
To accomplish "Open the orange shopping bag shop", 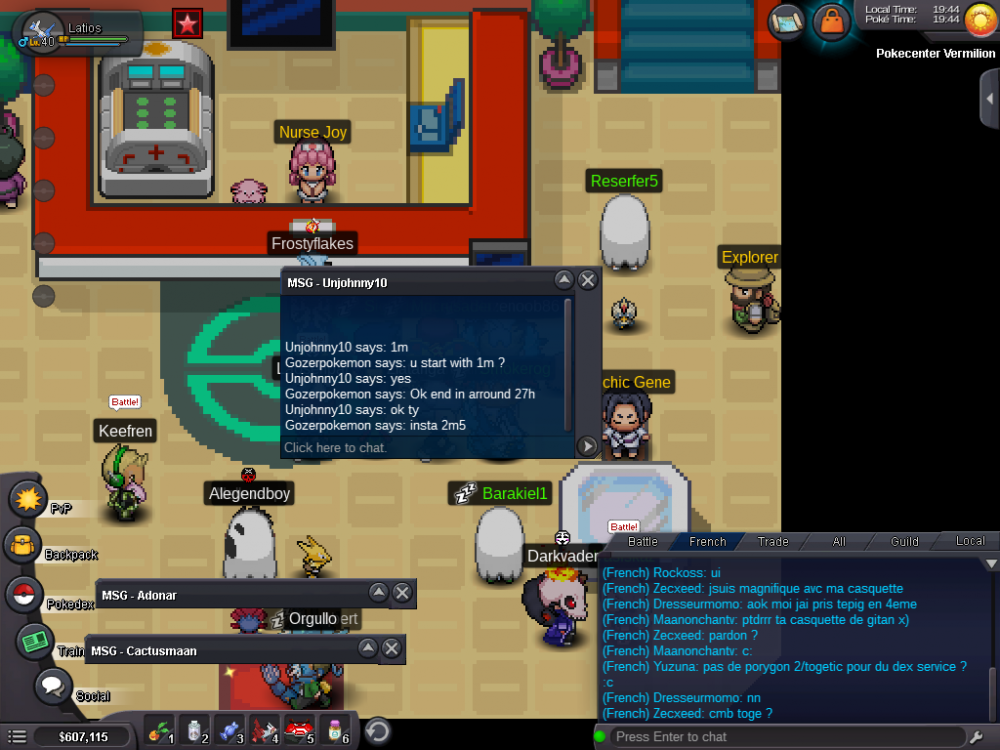I will [x=831, y=19].
